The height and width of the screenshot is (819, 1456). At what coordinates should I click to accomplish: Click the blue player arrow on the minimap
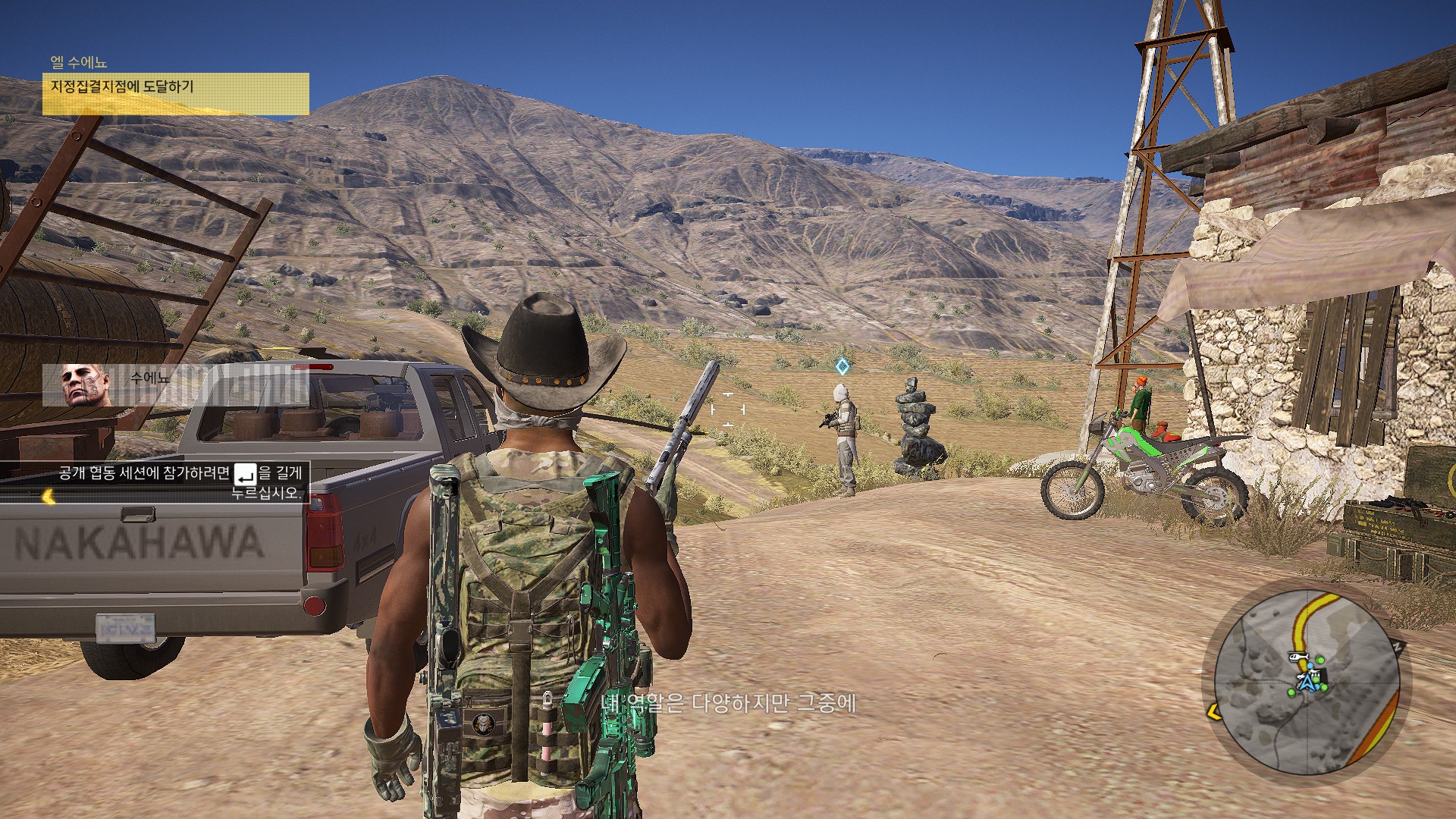(x=1307, y=683)
